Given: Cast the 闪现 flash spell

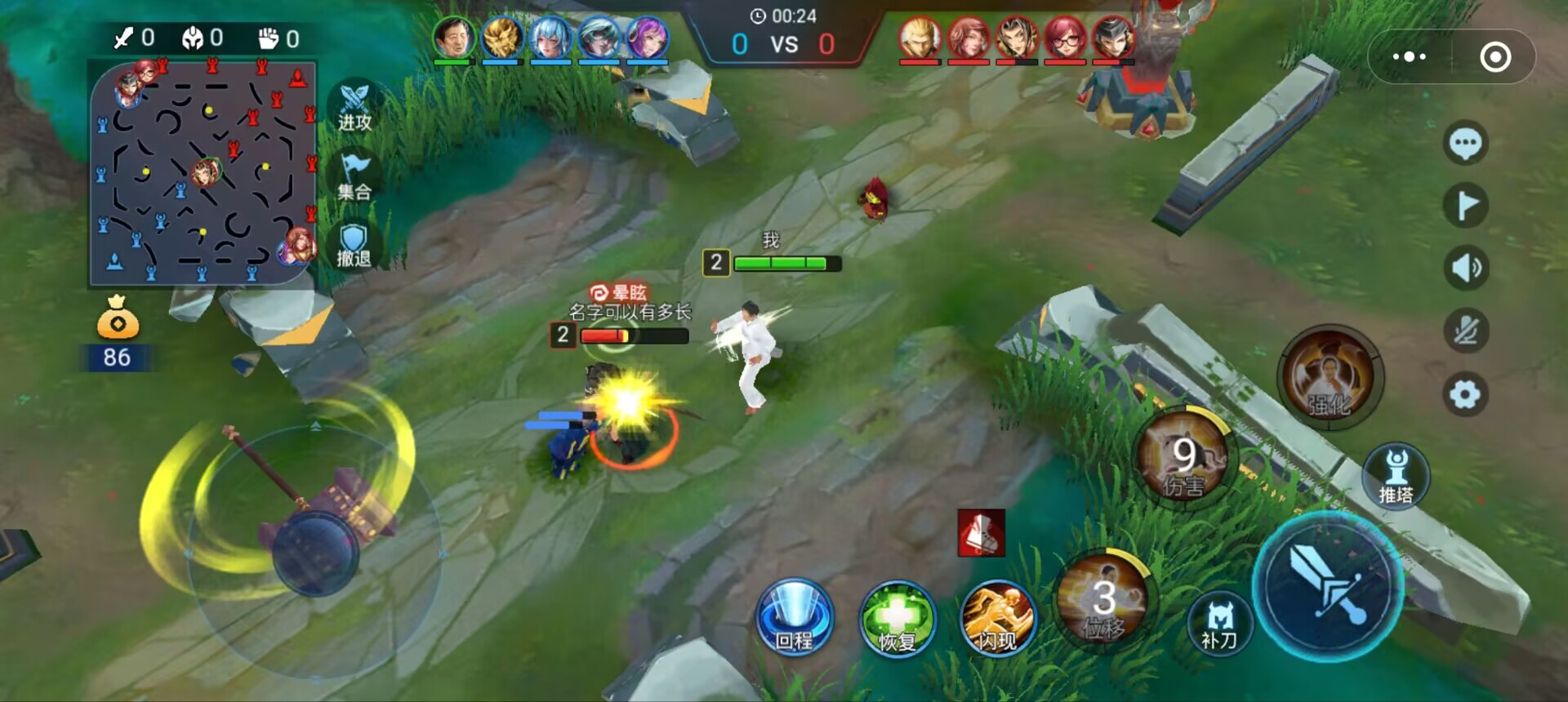Looking at the screenshot, I should click(x=998, y=619).
